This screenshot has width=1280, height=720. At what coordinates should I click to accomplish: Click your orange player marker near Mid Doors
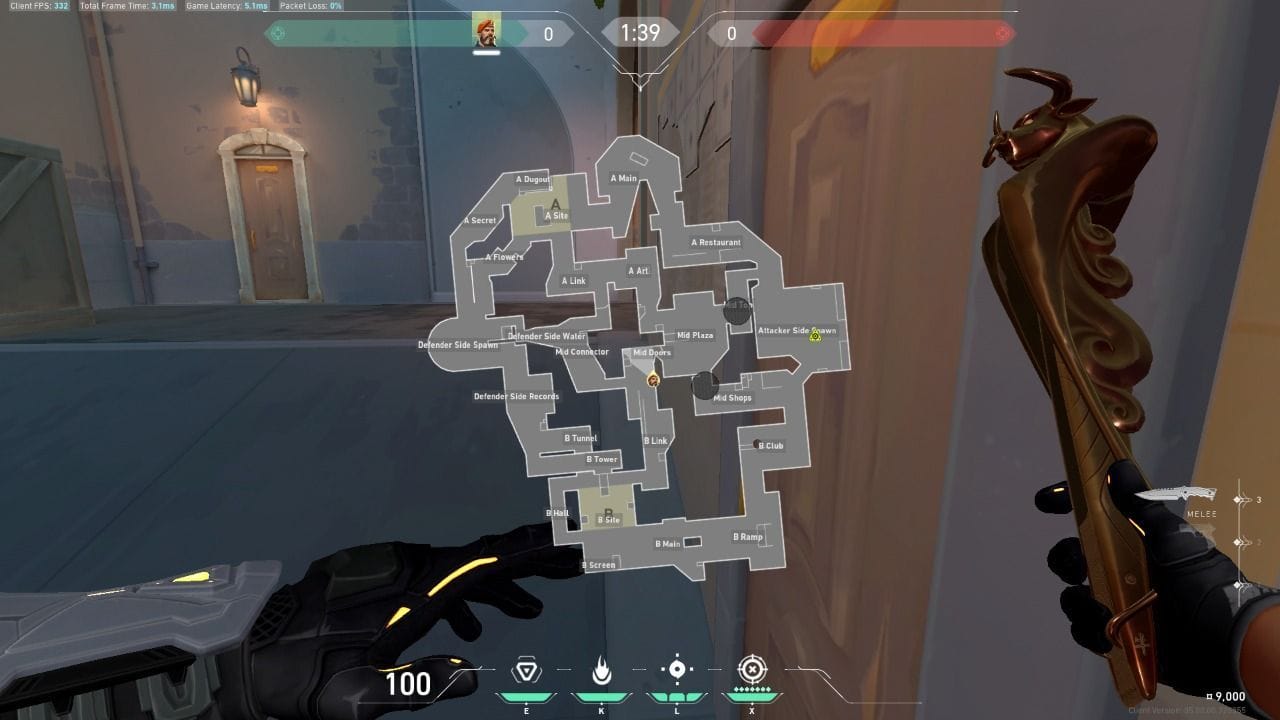tap(652, 380)
